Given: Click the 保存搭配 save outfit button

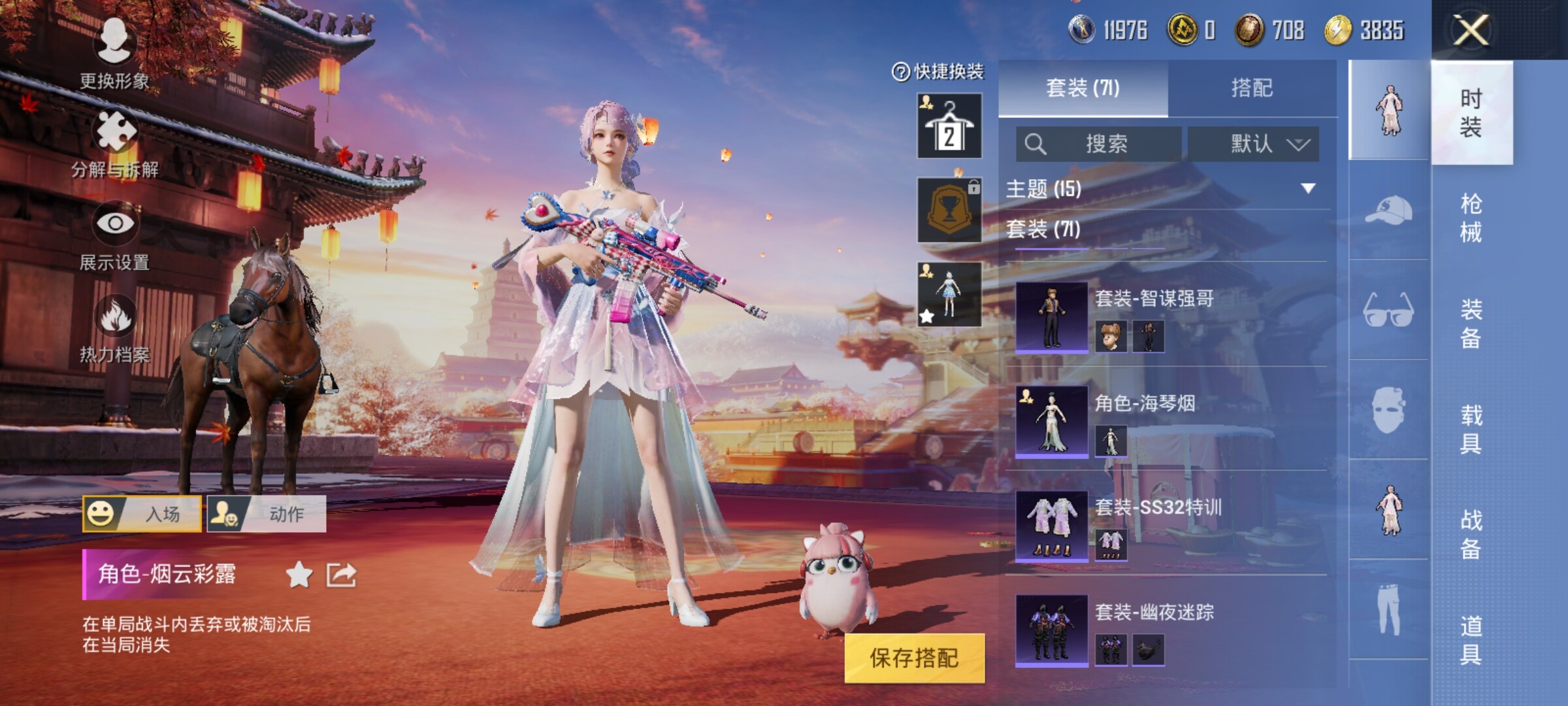Looking at the screenshot, I should (914, 658).
